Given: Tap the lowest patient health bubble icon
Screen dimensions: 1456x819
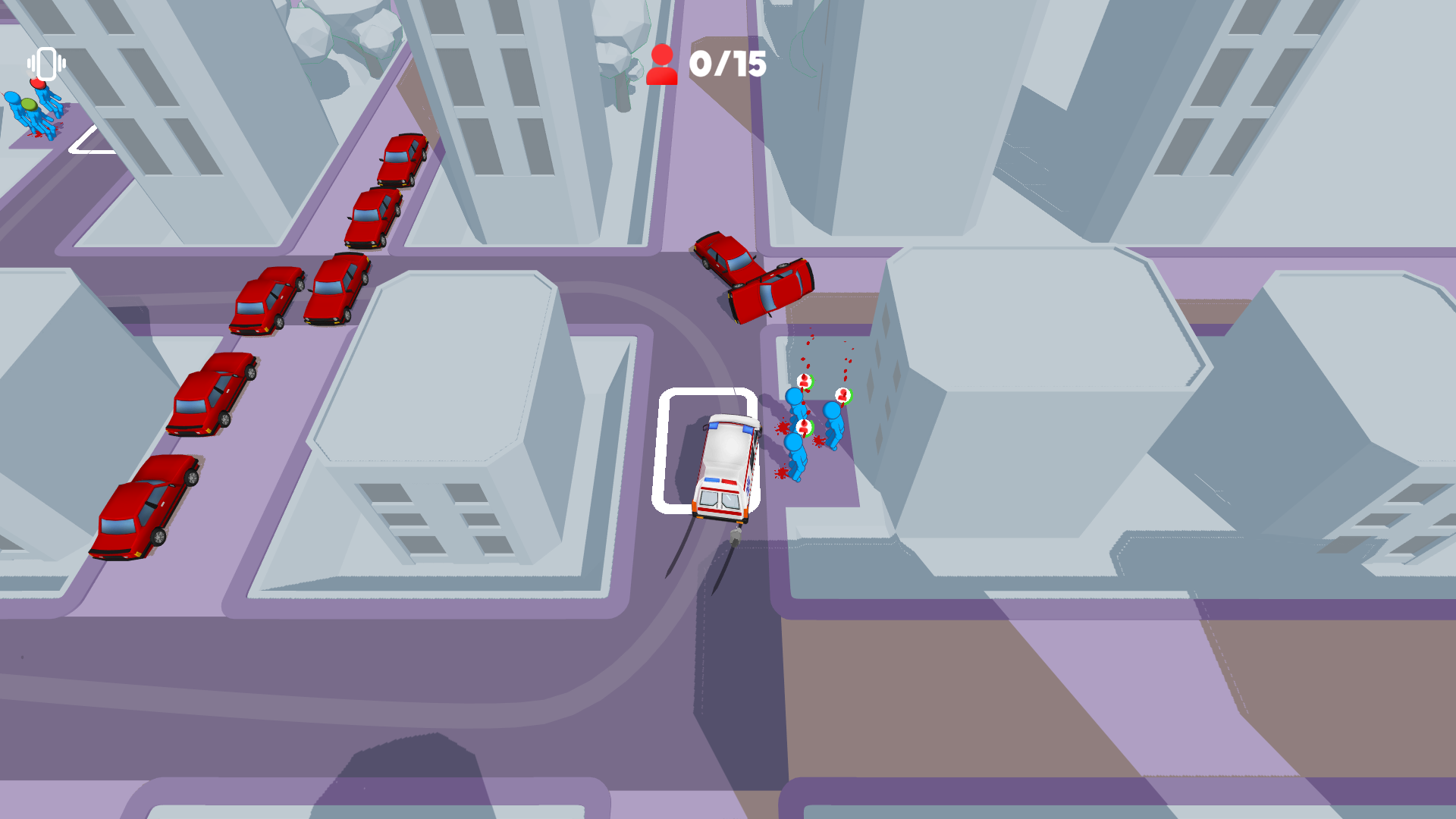Looking at the screenshot, I should tap(804, 428).
